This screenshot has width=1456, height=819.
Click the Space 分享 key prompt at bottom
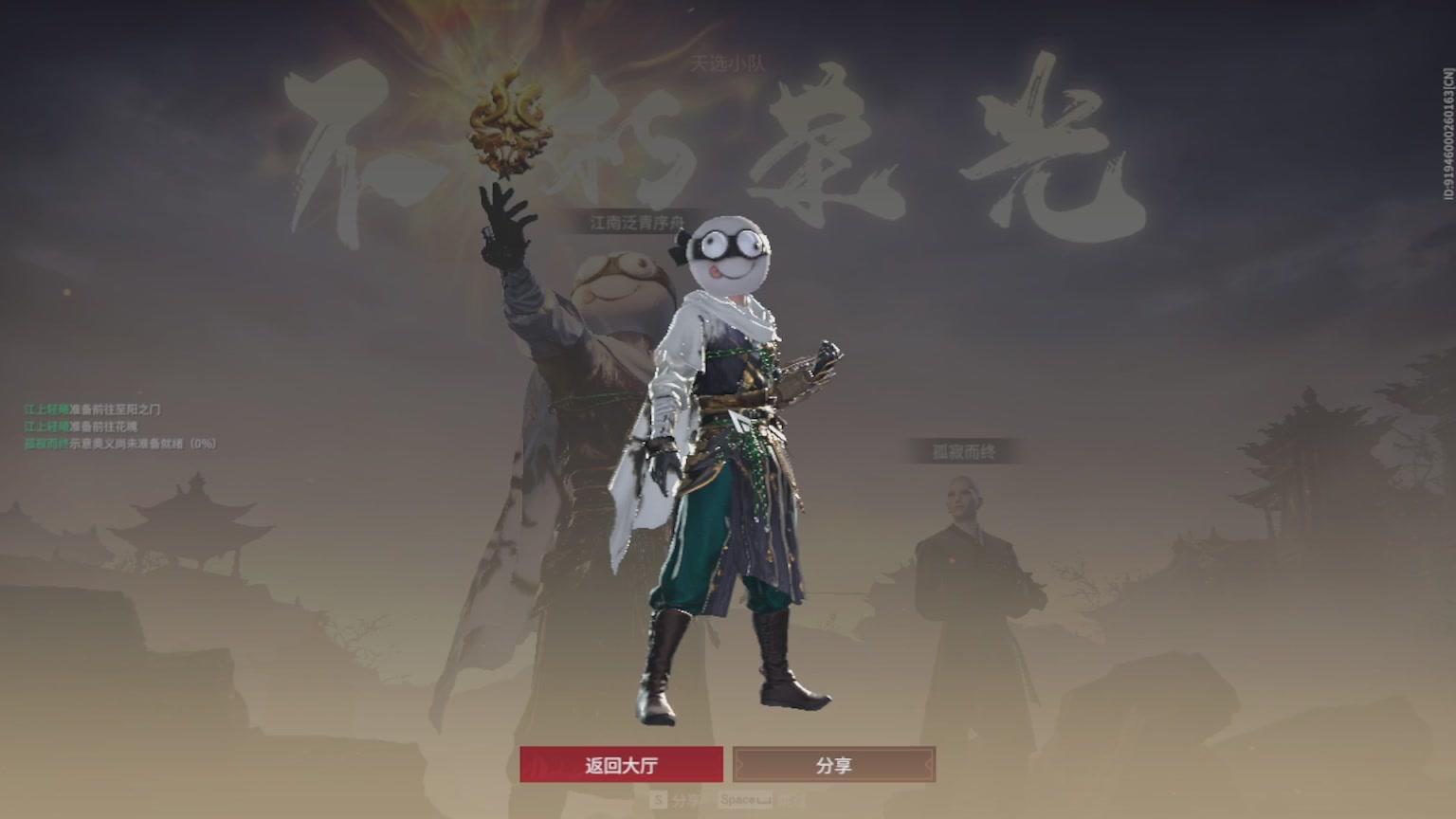[x=745, y=799]
